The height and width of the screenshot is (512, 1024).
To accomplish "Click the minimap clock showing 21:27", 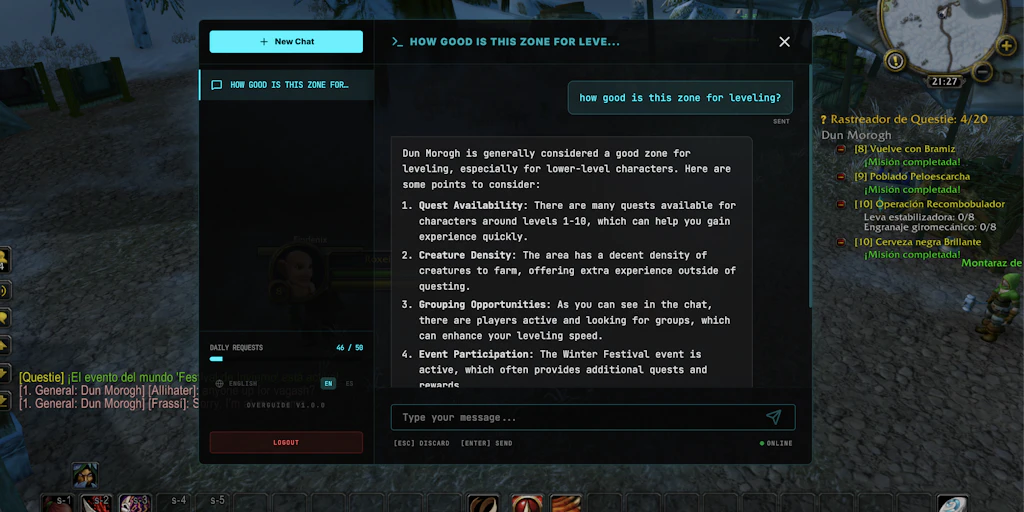I will (x=944, y=81).
